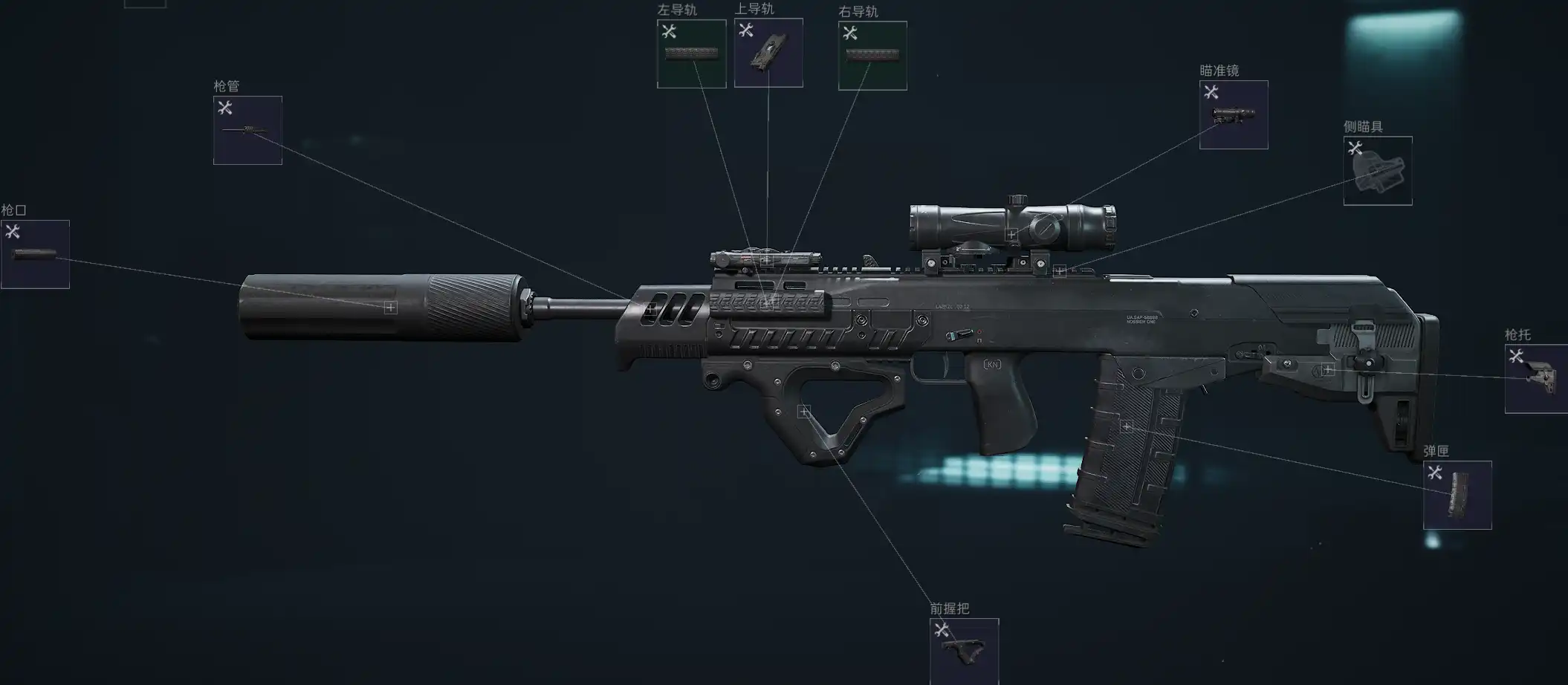Select the 瞄准镜 scope attachment slot
The image size is (1568, 685).
click(1234, 115)
